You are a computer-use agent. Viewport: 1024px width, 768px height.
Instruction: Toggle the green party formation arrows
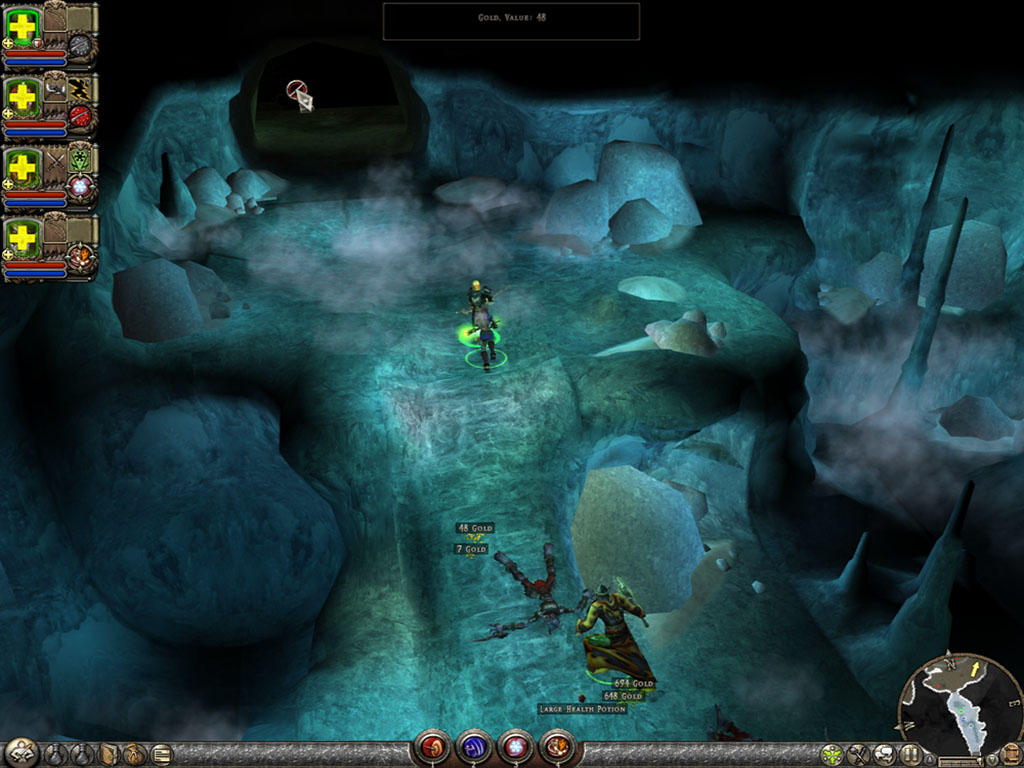pyautogui.click(x=832, y=755)
